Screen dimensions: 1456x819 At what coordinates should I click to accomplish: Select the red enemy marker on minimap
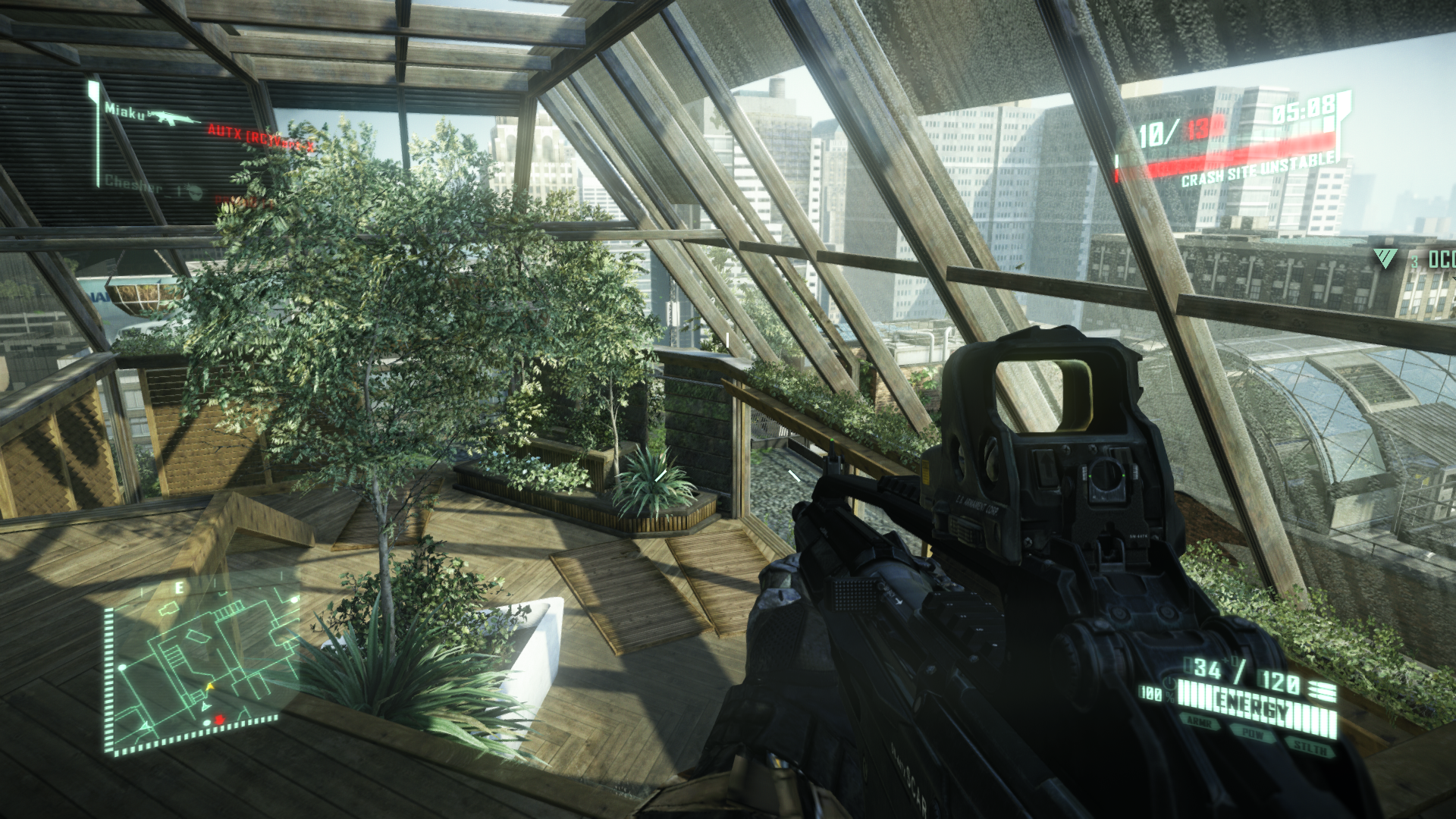coord(220,719)
